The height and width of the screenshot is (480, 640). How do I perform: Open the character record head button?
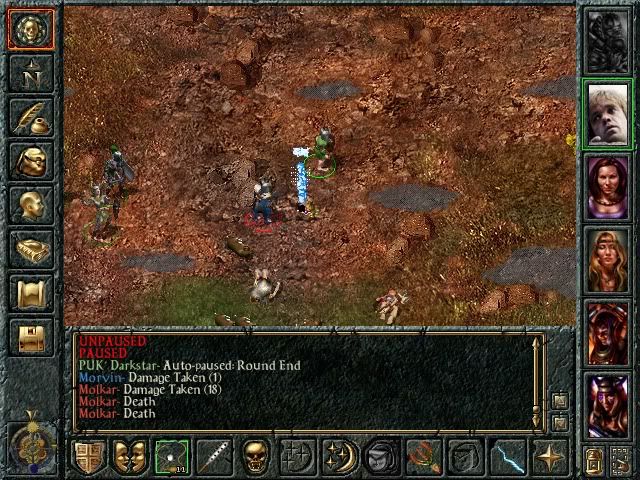point(31,205)
